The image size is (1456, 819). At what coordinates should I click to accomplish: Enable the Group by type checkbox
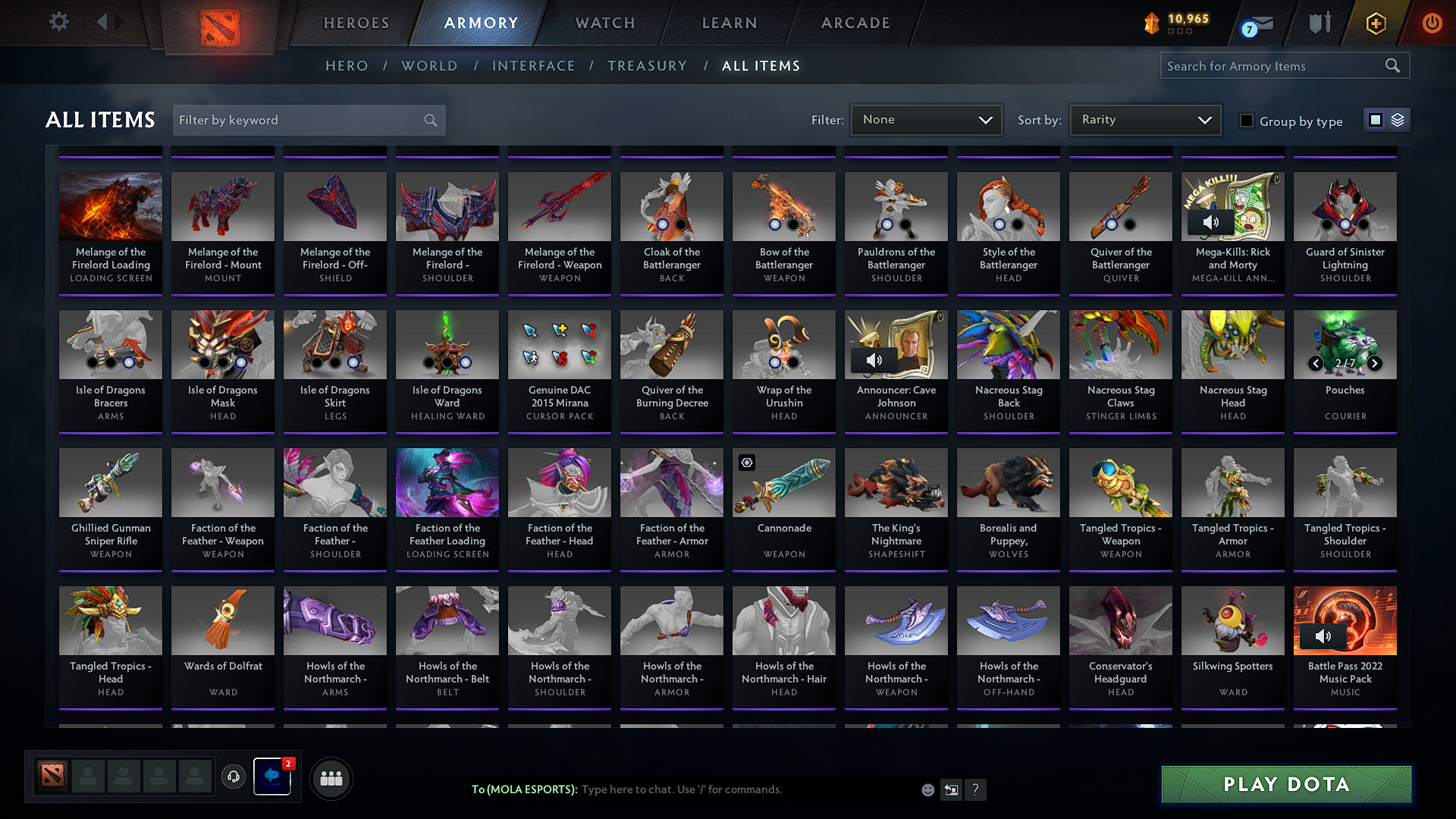click(1246, 121)
